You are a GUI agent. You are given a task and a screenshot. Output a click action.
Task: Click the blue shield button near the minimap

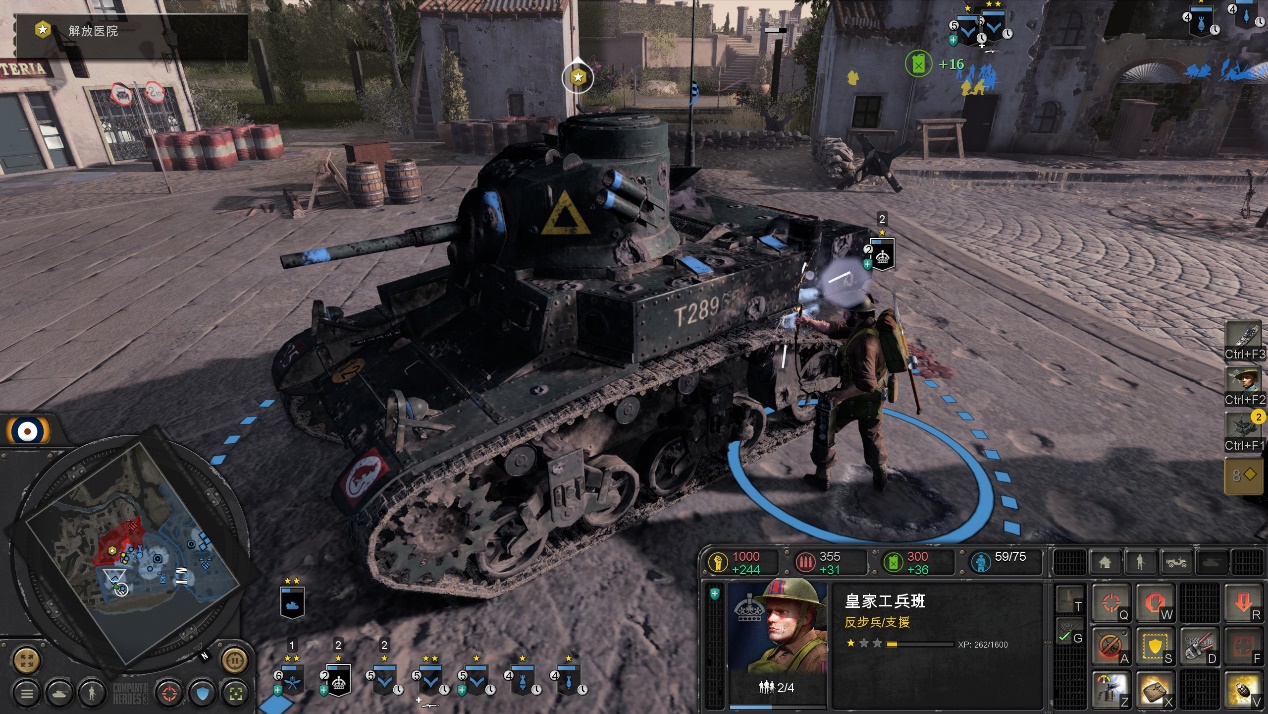203,692
